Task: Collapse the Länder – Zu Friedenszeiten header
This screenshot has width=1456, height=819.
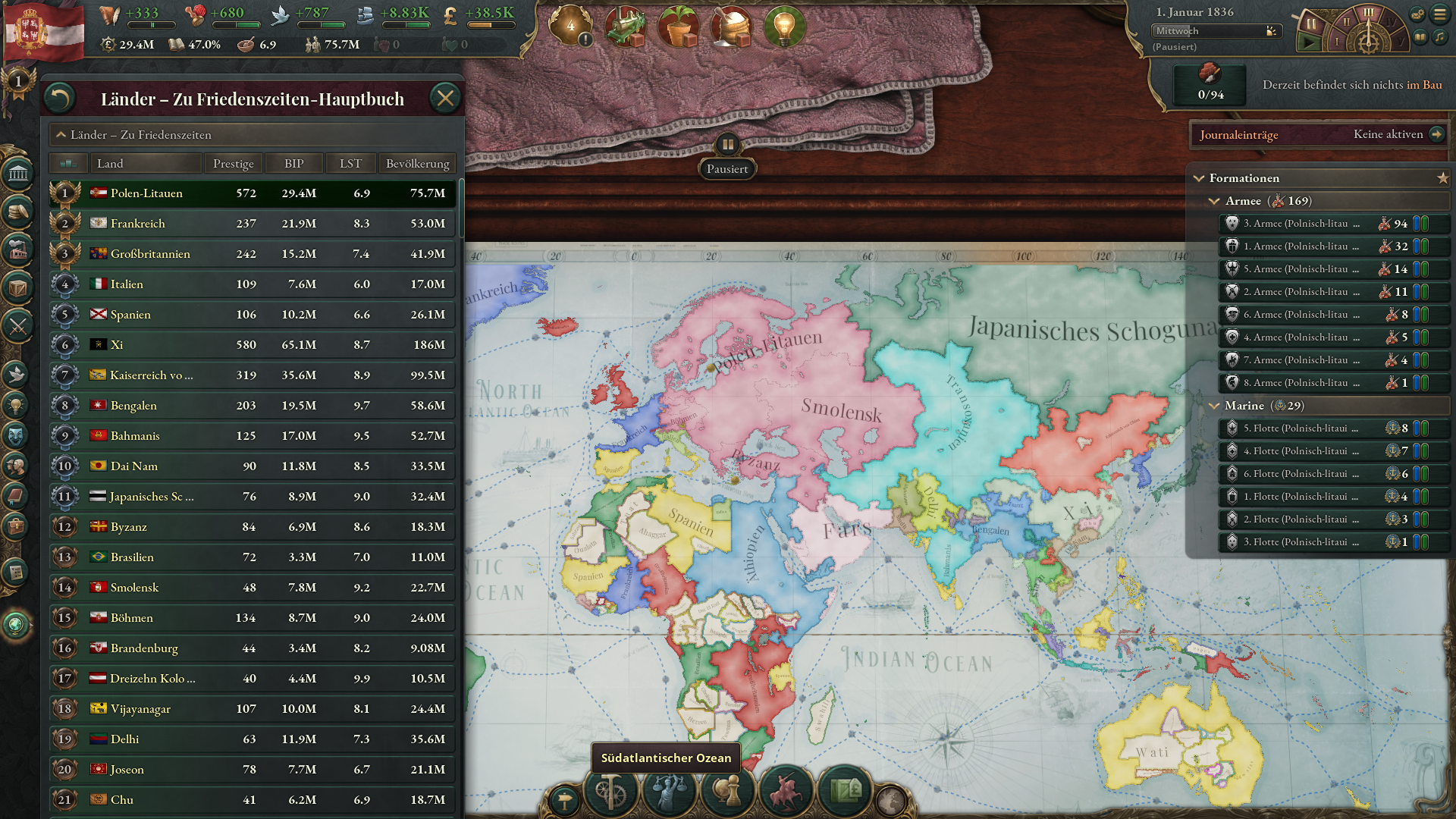Action: tap(61, 135)
